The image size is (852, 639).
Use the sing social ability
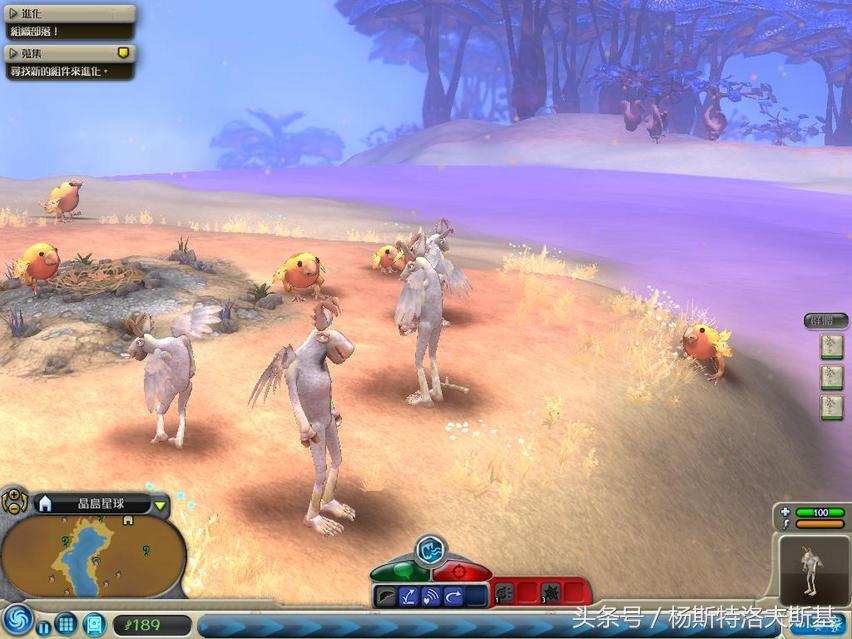tap(387, 596)
